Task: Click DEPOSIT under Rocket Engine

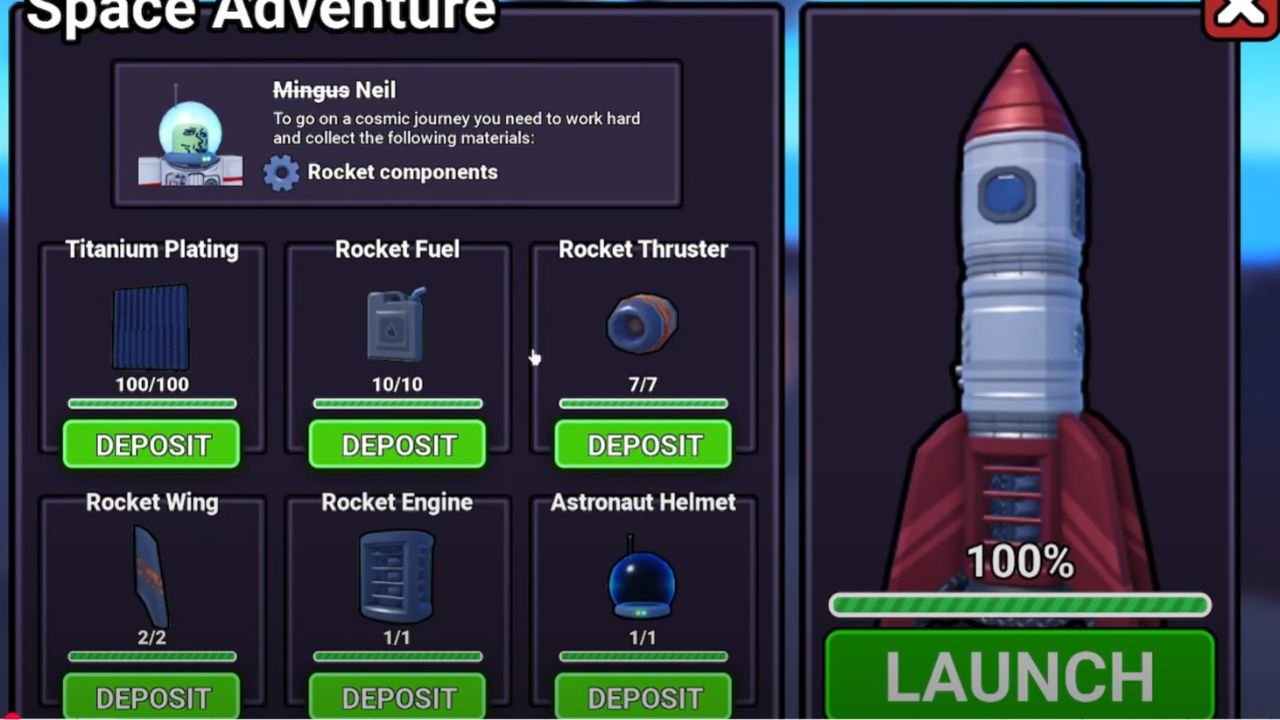Action: (x=397, y=697)
